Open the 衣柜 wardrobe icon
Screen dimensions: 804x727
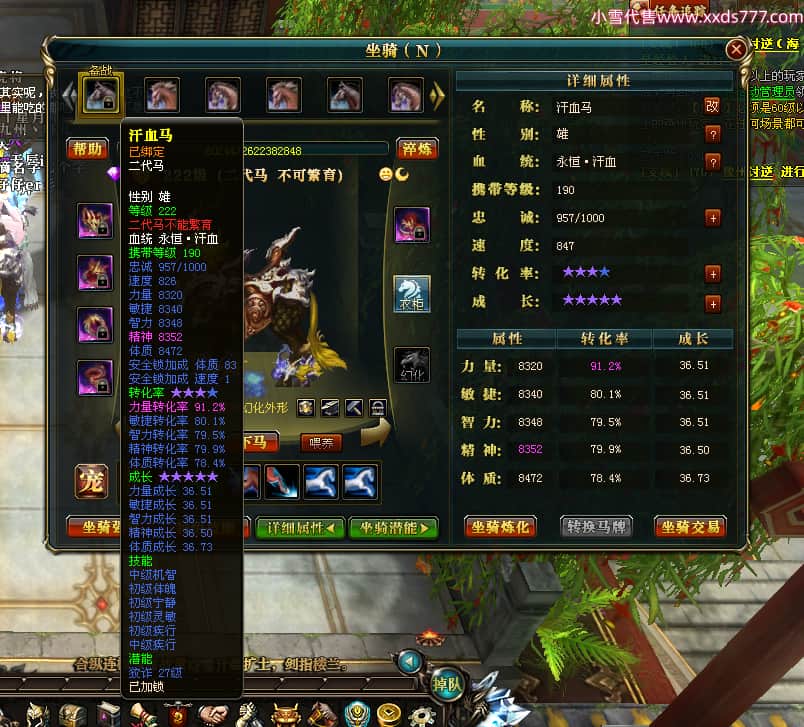[412, 294]
